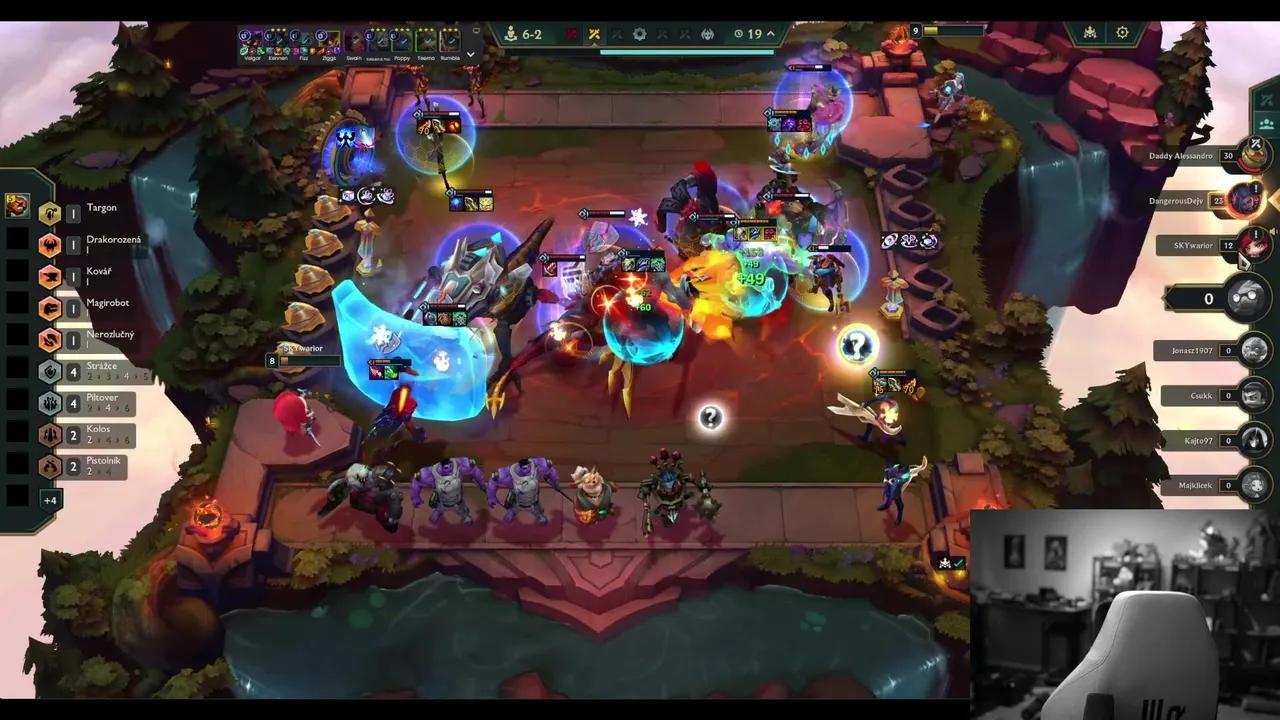Click the question mark loot orb on the board
The image size is (1280, 720).
tap(710, 417)
